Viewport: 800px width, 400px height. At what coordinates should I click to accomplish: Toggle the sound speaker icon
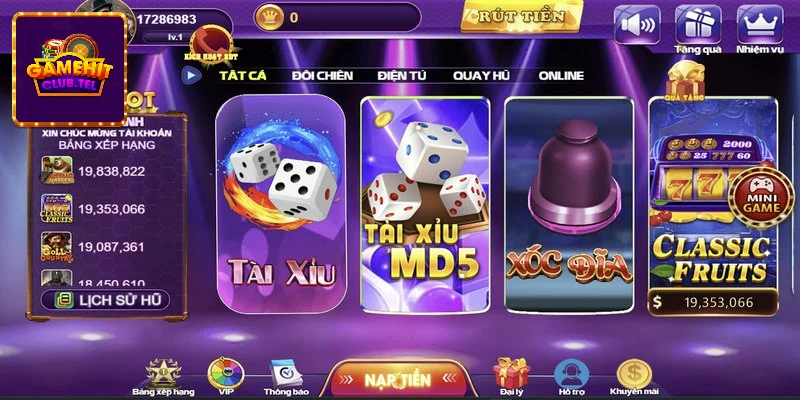(x=637, y=24)
